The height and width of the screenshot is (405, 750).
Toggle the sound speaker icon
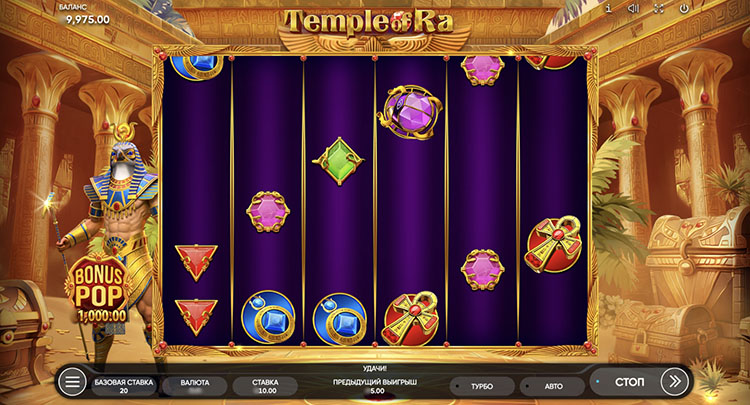[632, 8]
